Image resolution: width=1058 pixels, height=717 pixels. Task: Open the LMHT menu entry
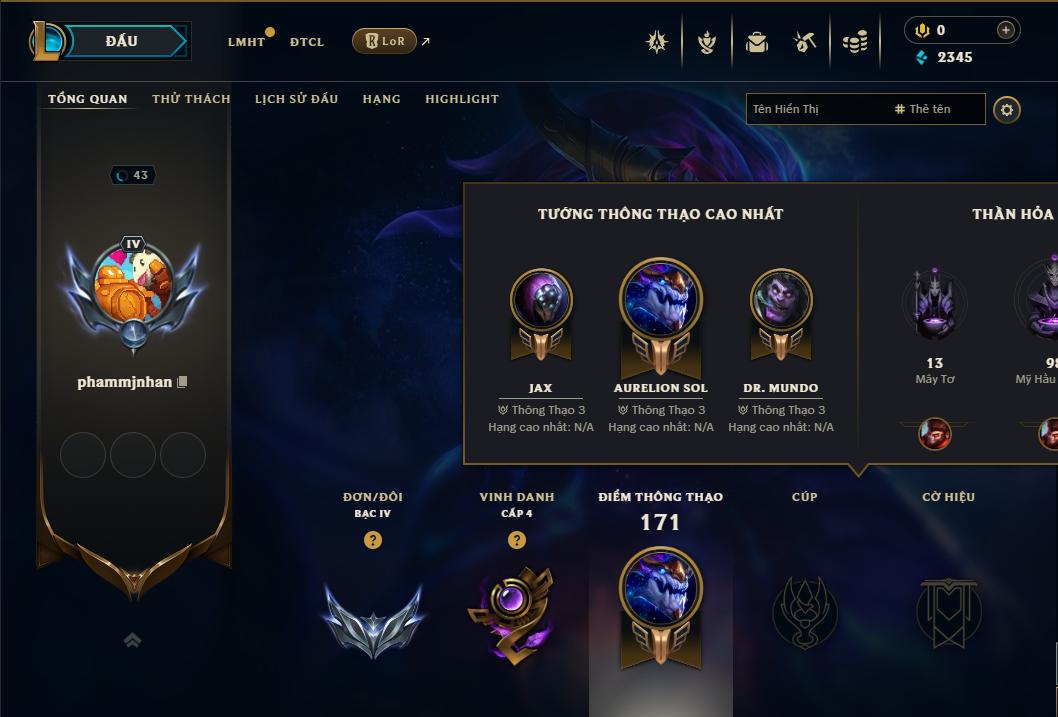tap(246, 42)
